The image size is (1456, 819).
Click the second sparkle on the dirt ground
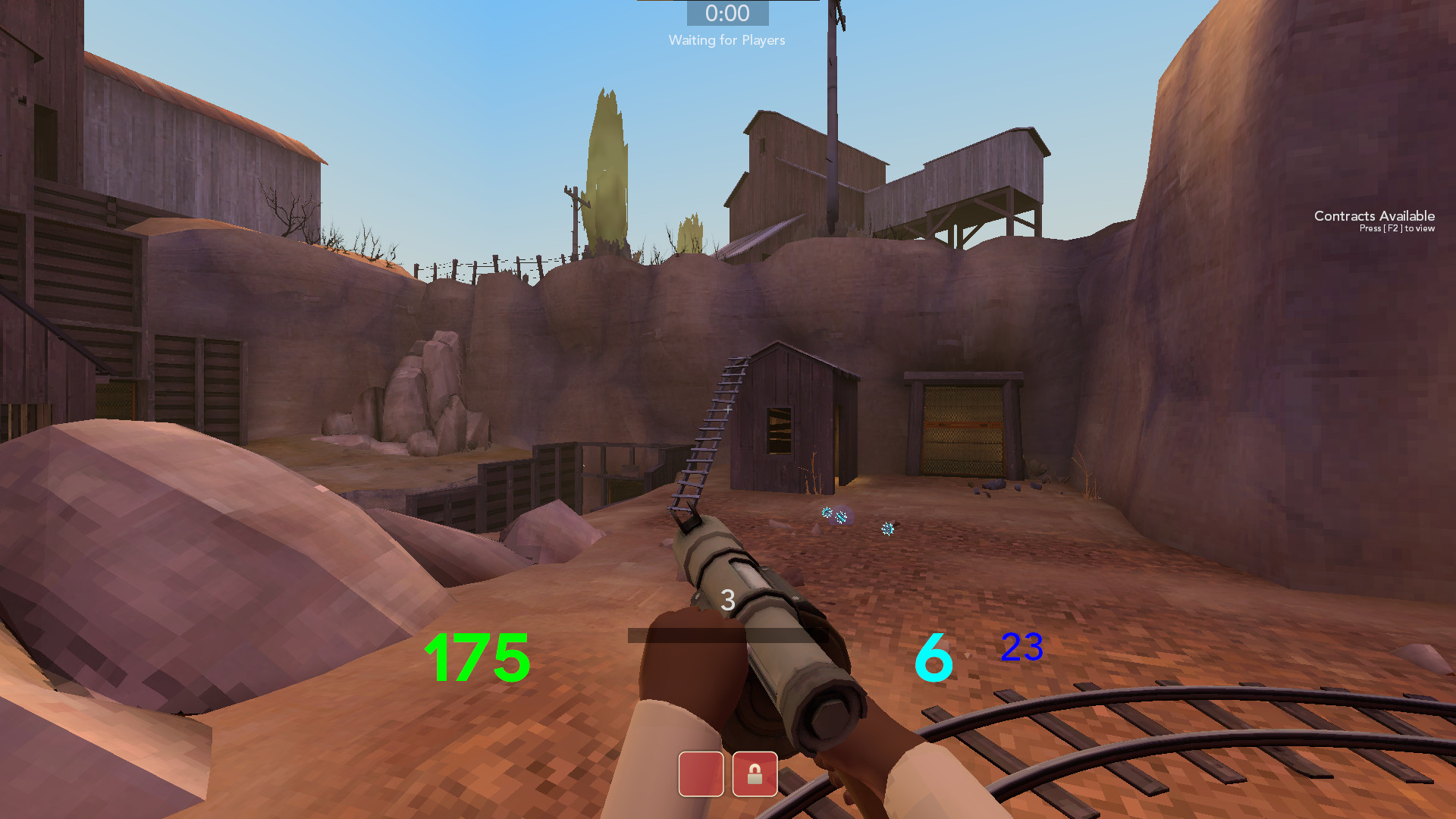coord(887,529)
